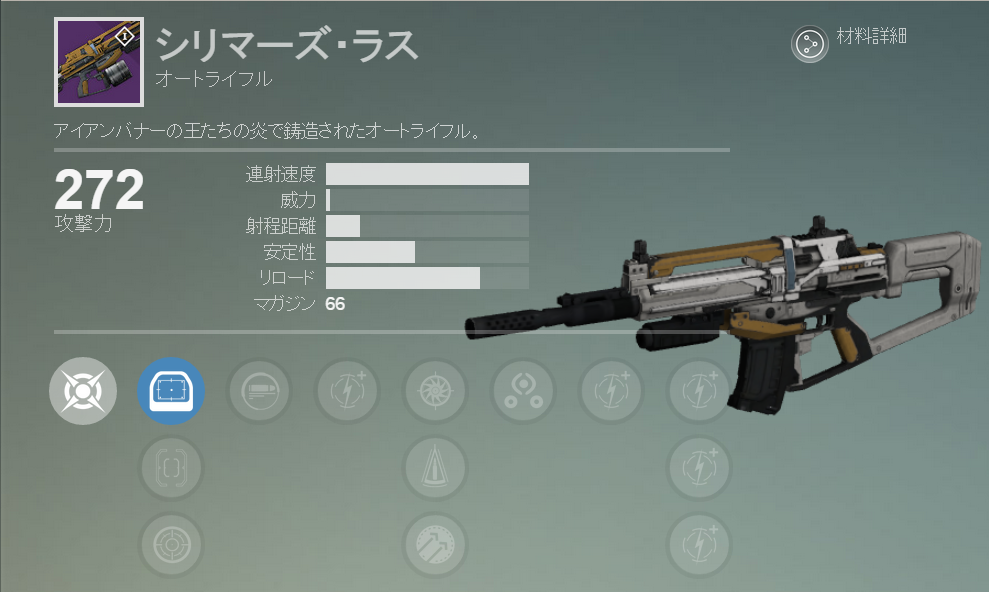Select the double-arrow perk node
This screenshot has height=592, width=989.
(x=436, y=545)
